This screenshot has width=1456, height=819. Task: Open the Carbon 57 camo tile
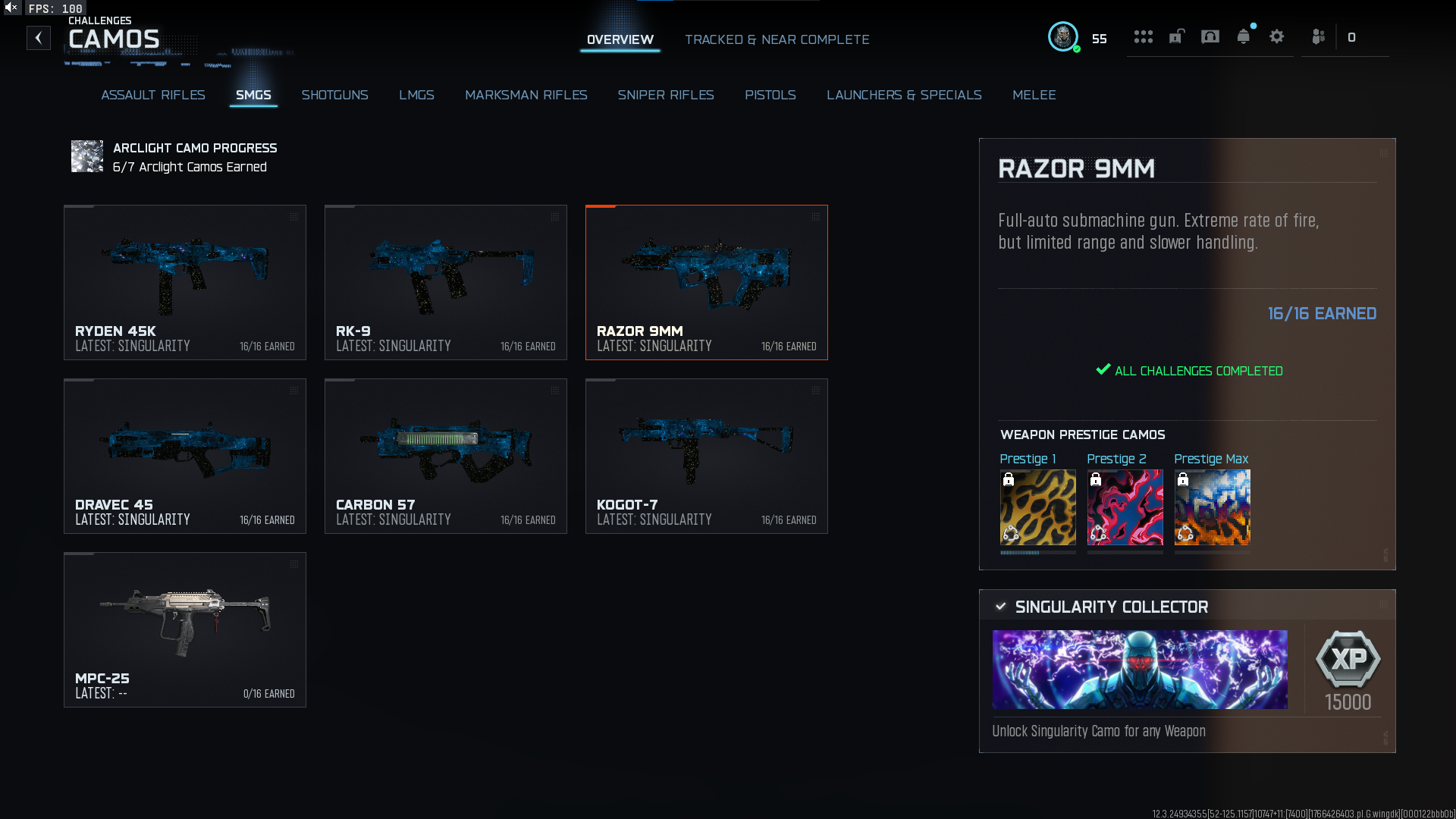pos(446,456)
